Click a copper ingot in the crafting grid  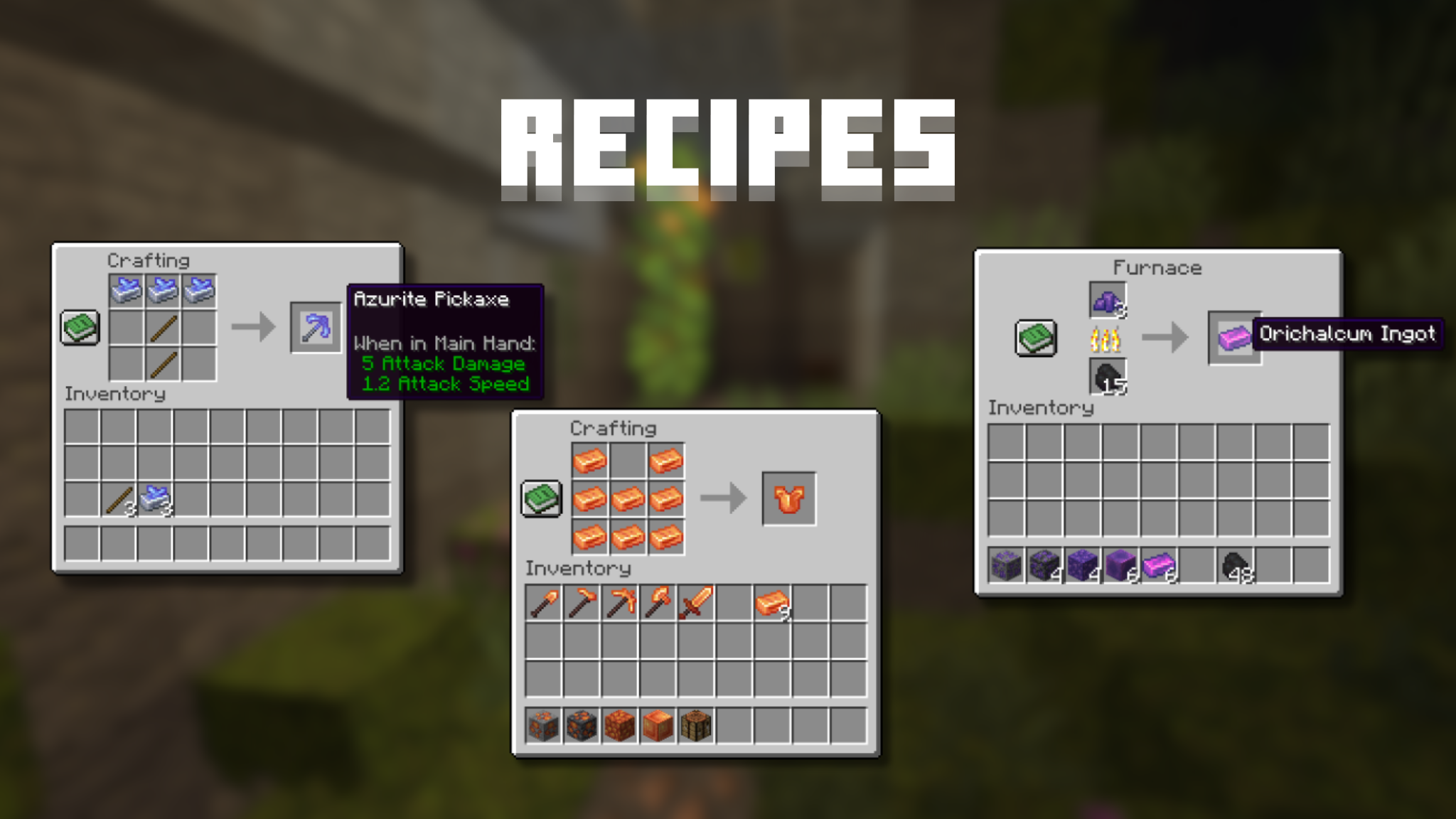tap(590, 459)
